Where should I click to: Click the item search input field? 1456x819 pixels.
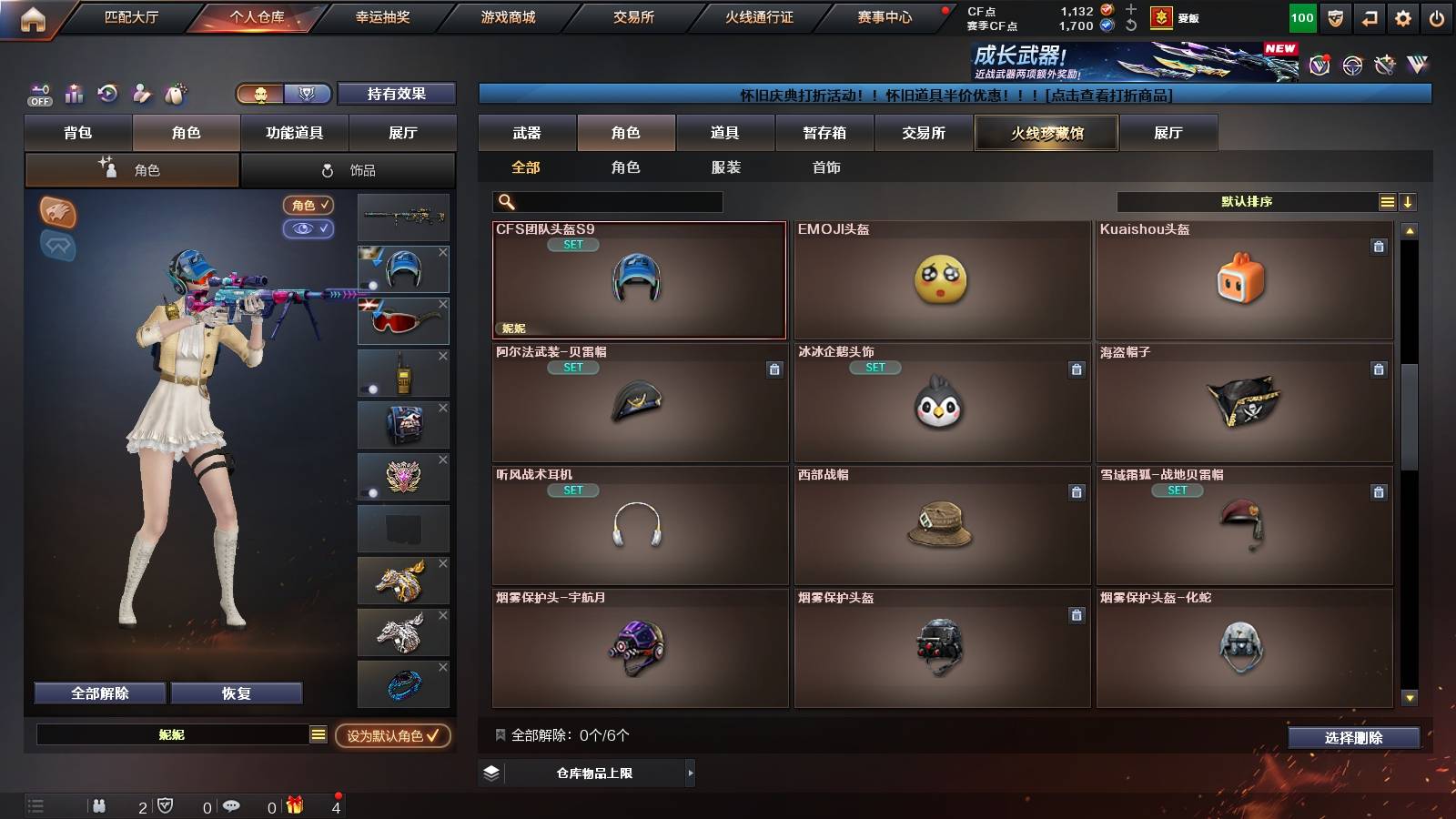[610, 201]
